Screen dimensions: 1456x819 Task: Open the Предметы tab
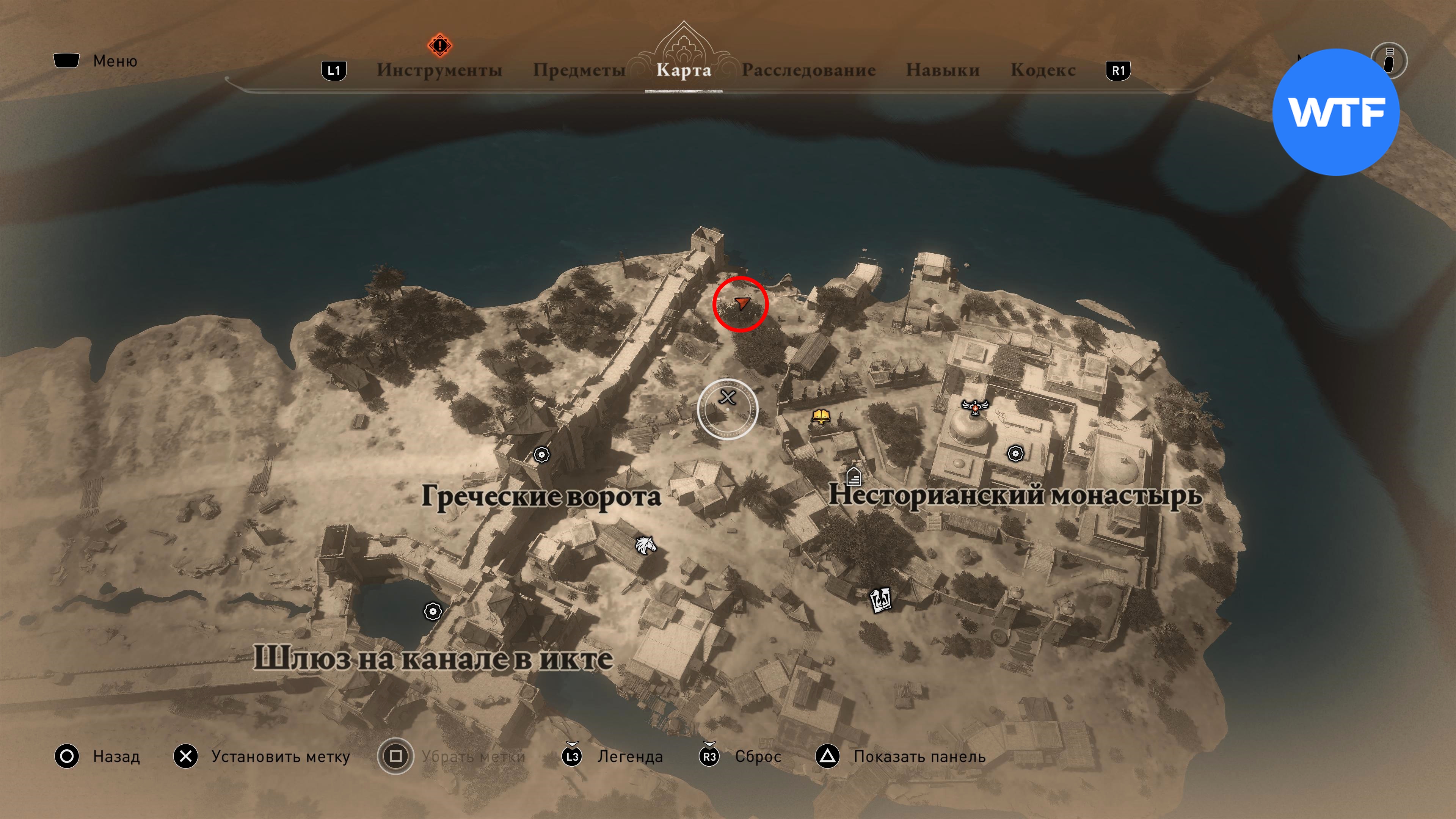click(579, 70)
